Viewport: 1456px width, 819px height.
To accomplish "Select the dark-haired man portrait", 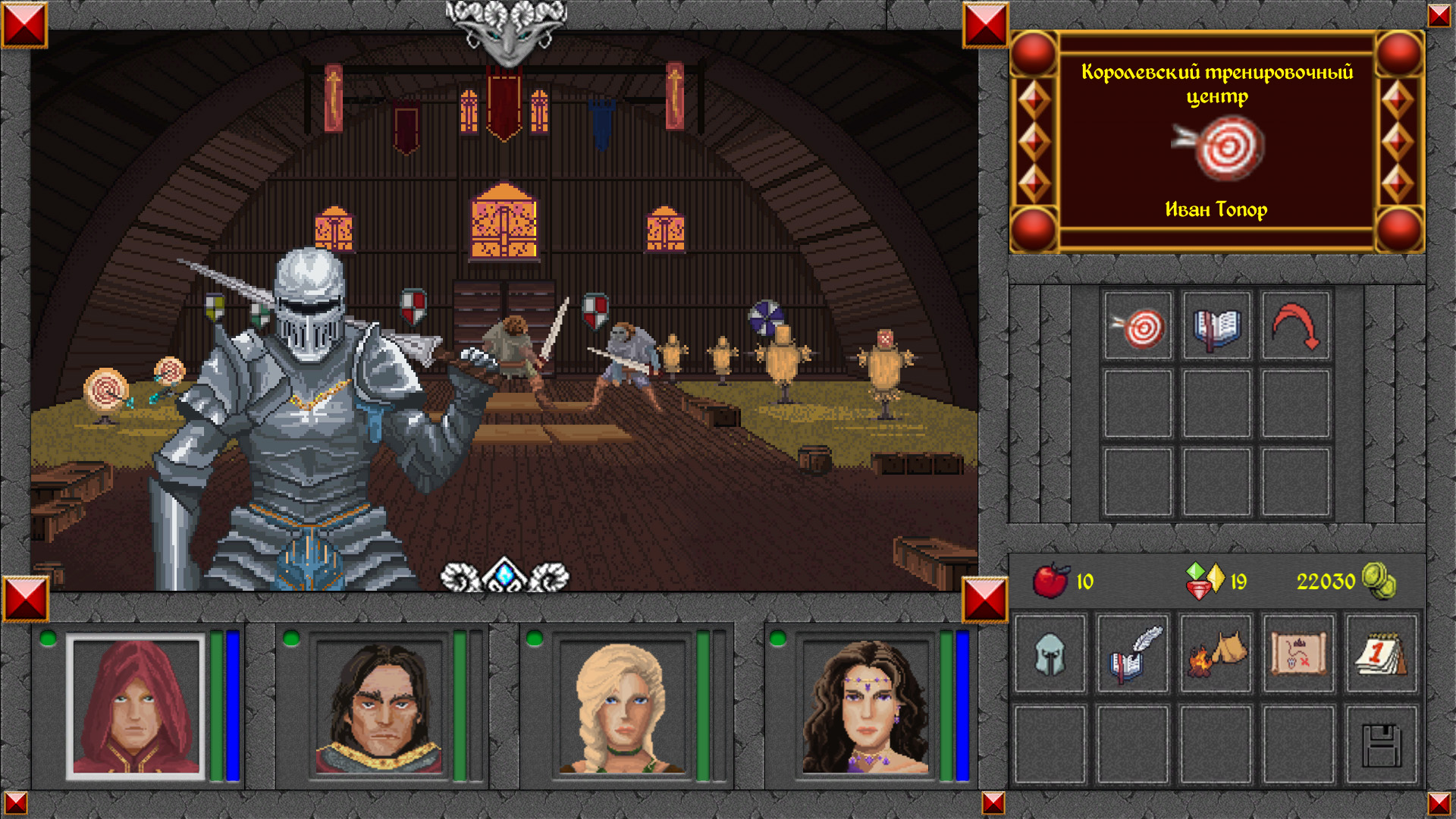I will click(379, 707).
